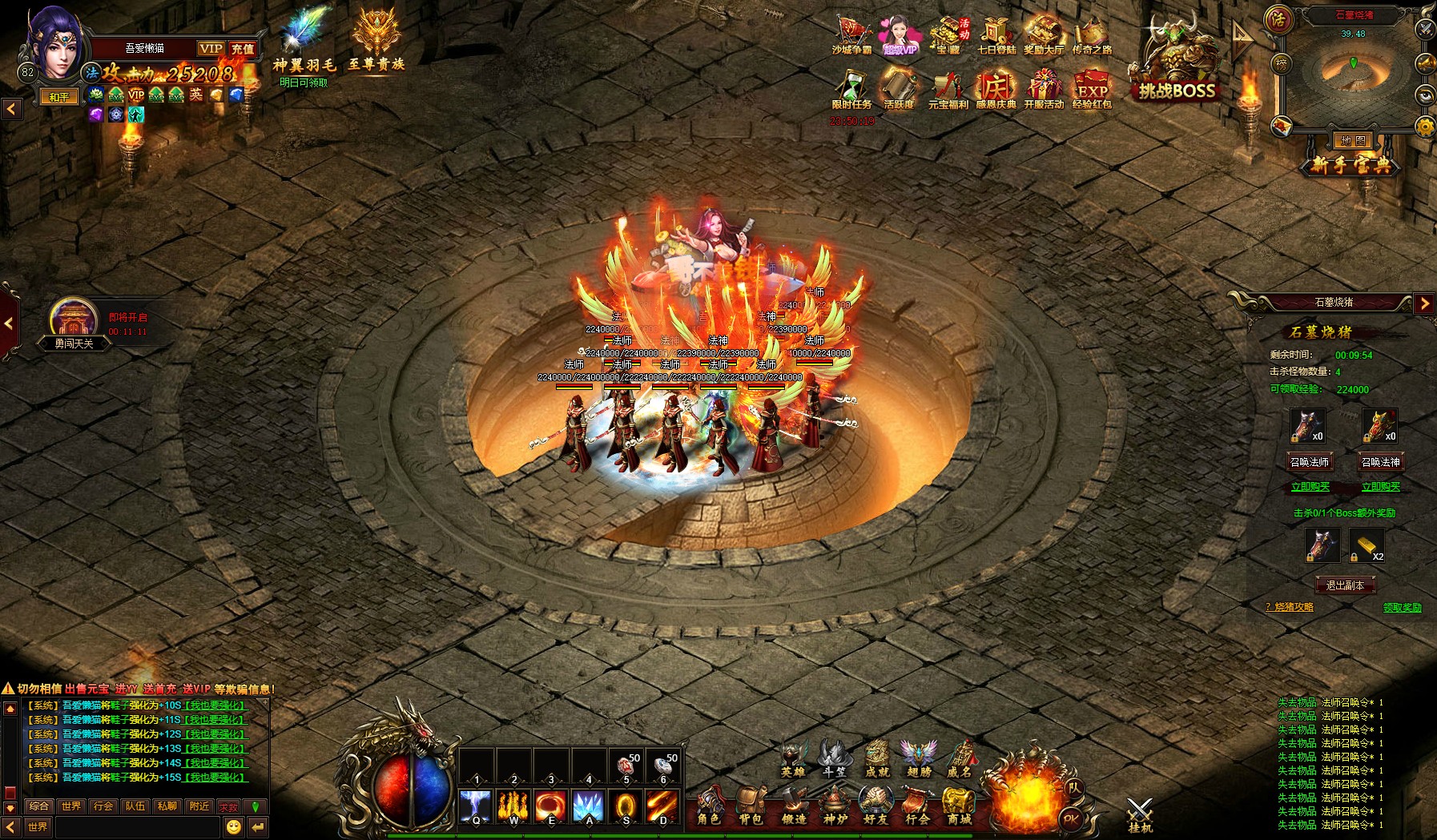The width and height of the screenshot is (1437, 840).
Task: Activate the ice crystal skill on A
Action: pyautogui.click(x=589, y=806)
